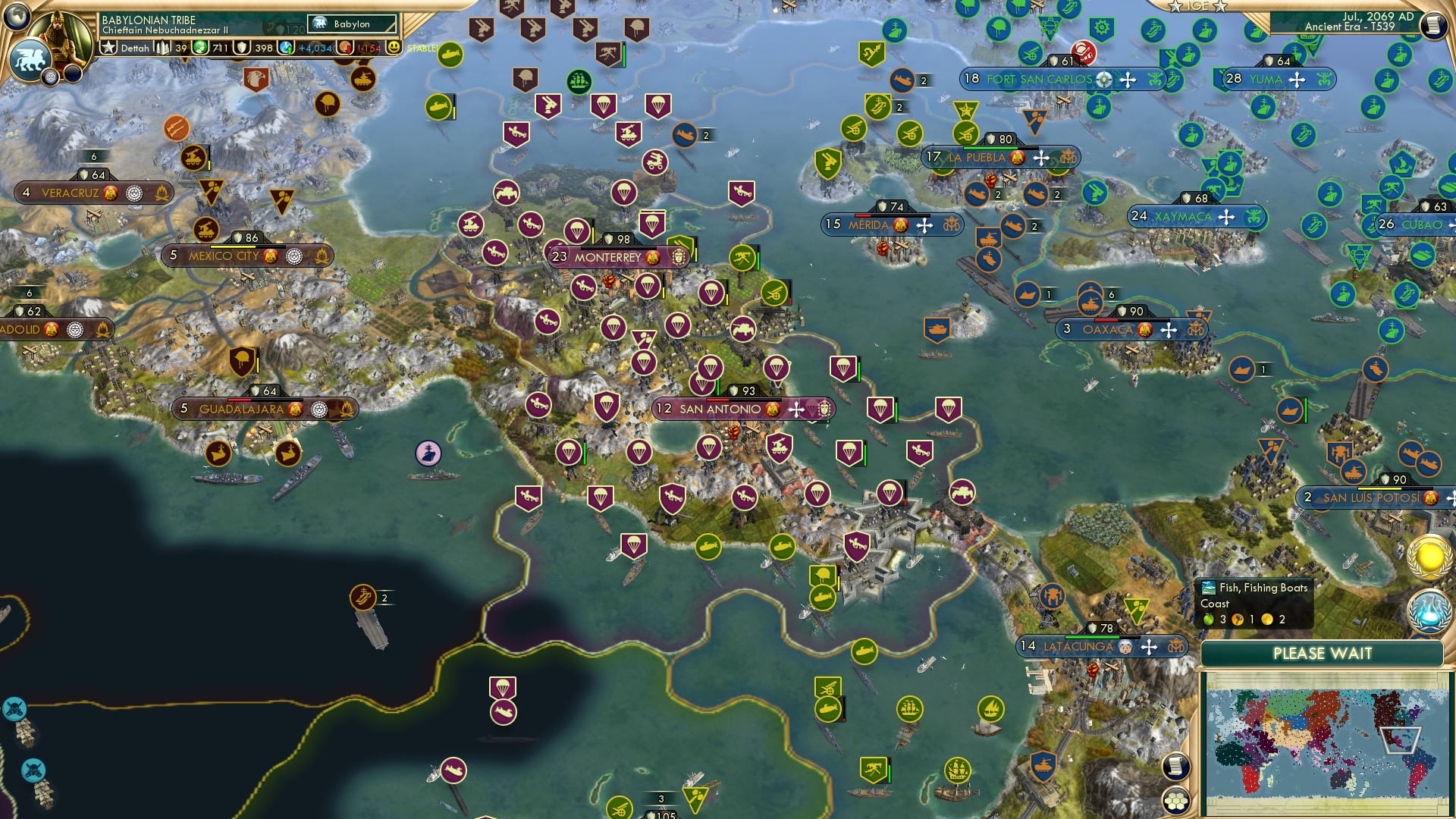Viewport: 1456px width, 819px height.
Task: Select the San Antonio city banner
Action: tap(720, 407)
